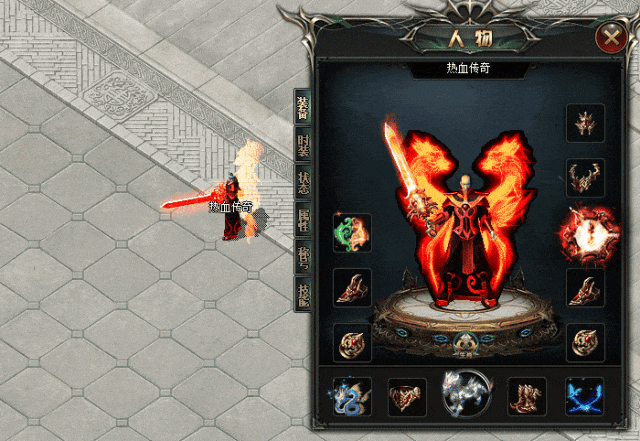Image resolution: width=640 pixels, height=441 pixels.
Task: Click the left red gem ring slot
Action: [352, 342]
